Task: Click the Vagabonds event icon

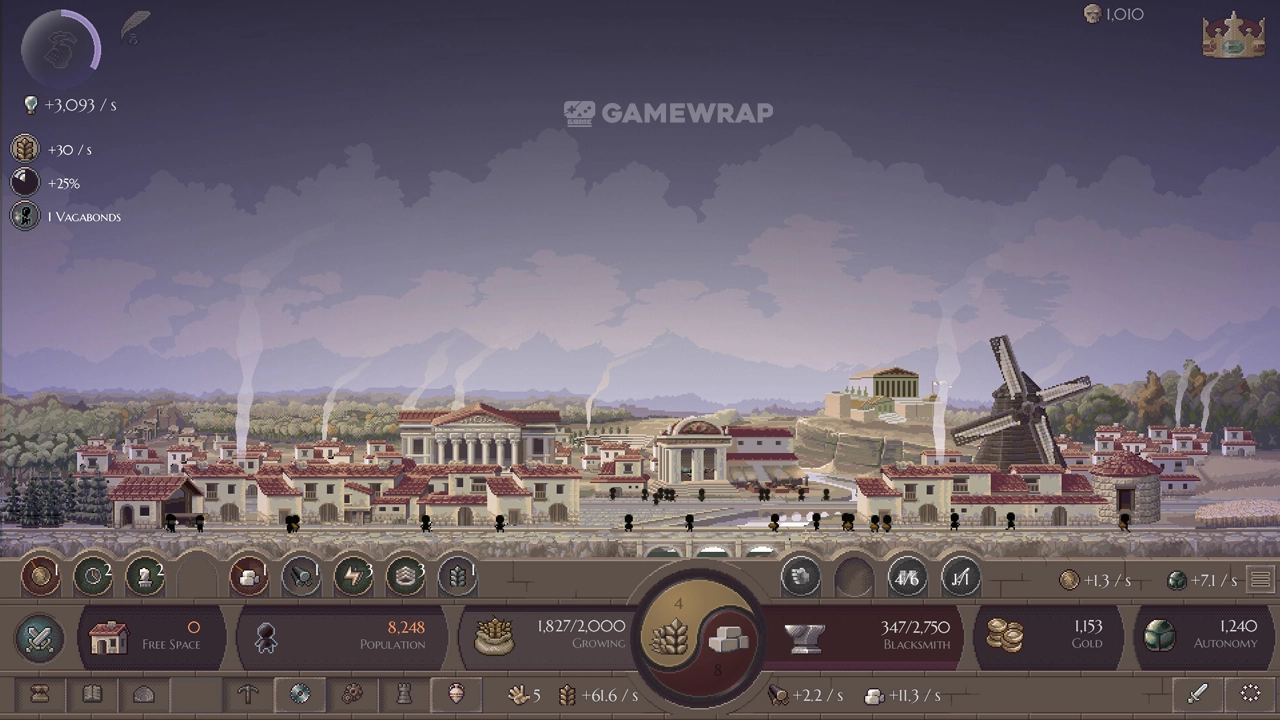Action: point(25,216)
